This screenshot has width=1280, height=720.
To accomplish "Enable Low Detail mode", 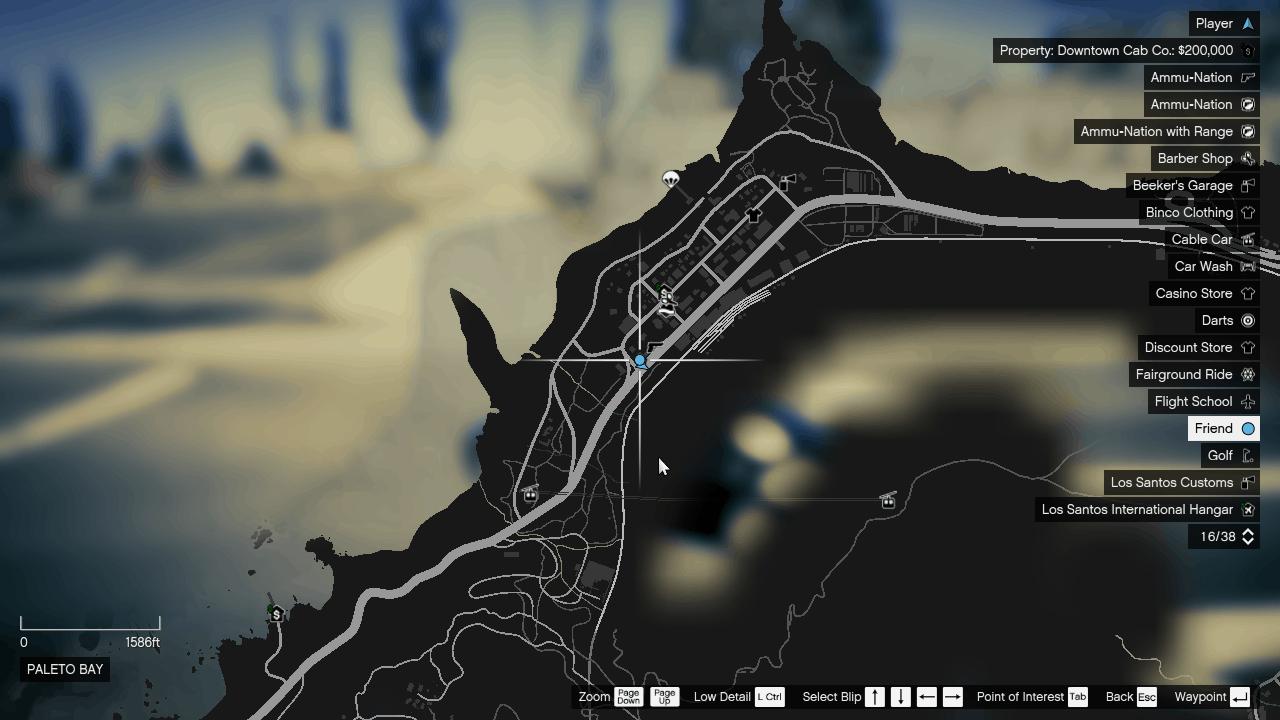I will pos(769,697).
